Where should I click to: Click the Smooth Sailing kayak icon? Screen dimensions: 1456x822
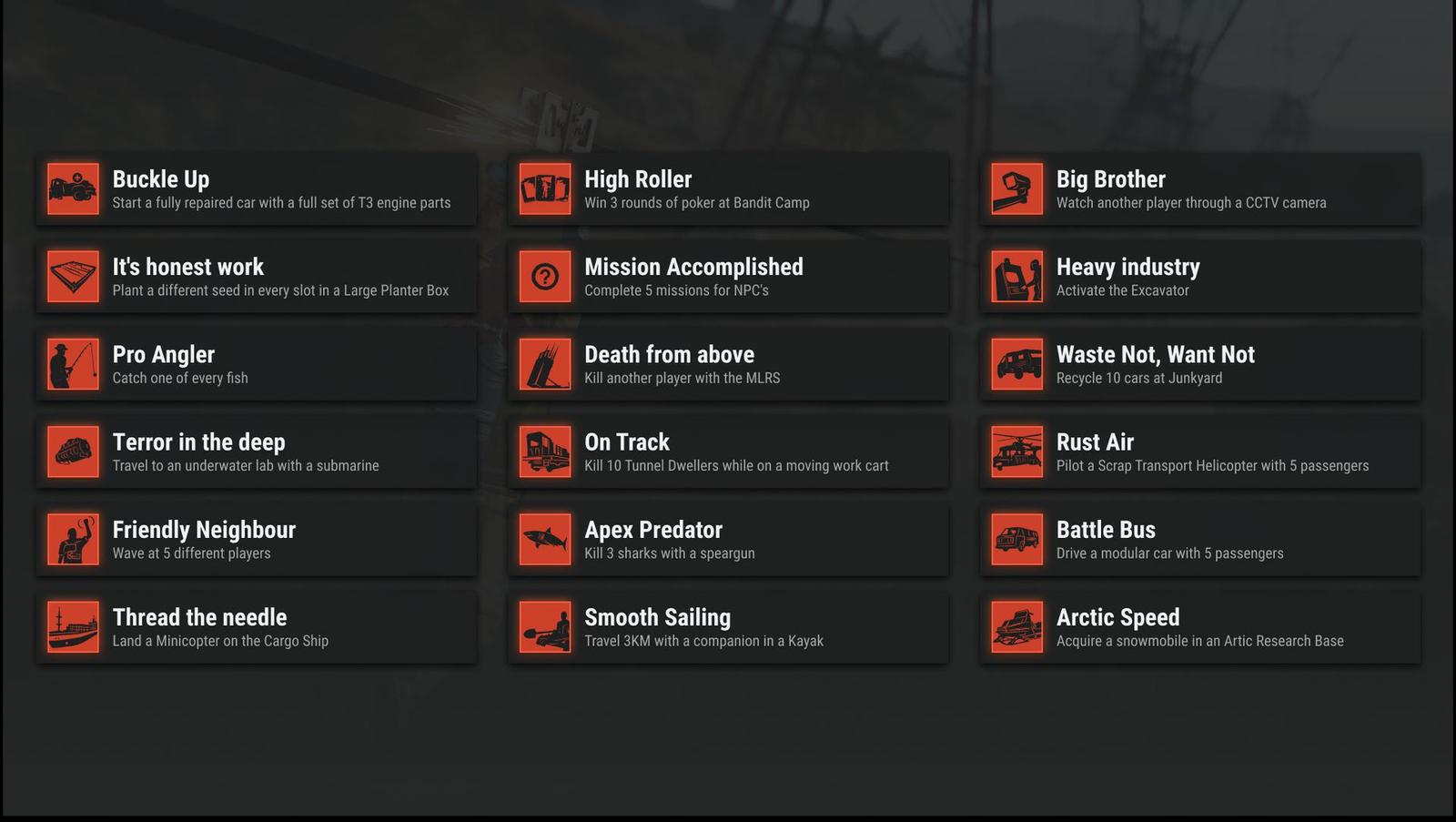(x=544, y=626)
